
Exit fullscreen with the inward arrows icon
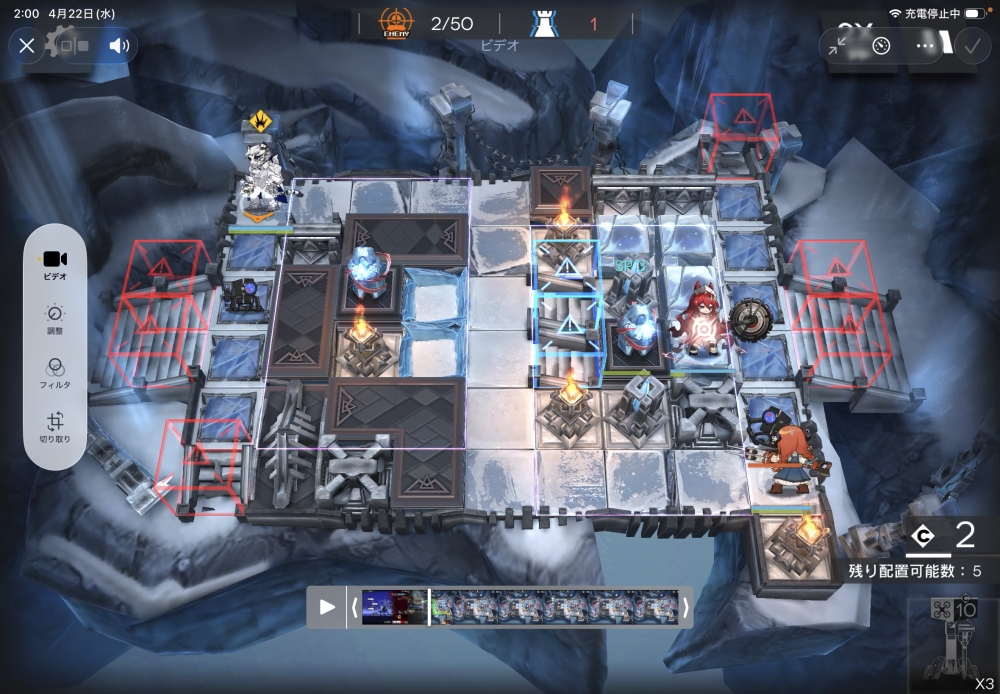pyautogui.click(x=838, y=45)
